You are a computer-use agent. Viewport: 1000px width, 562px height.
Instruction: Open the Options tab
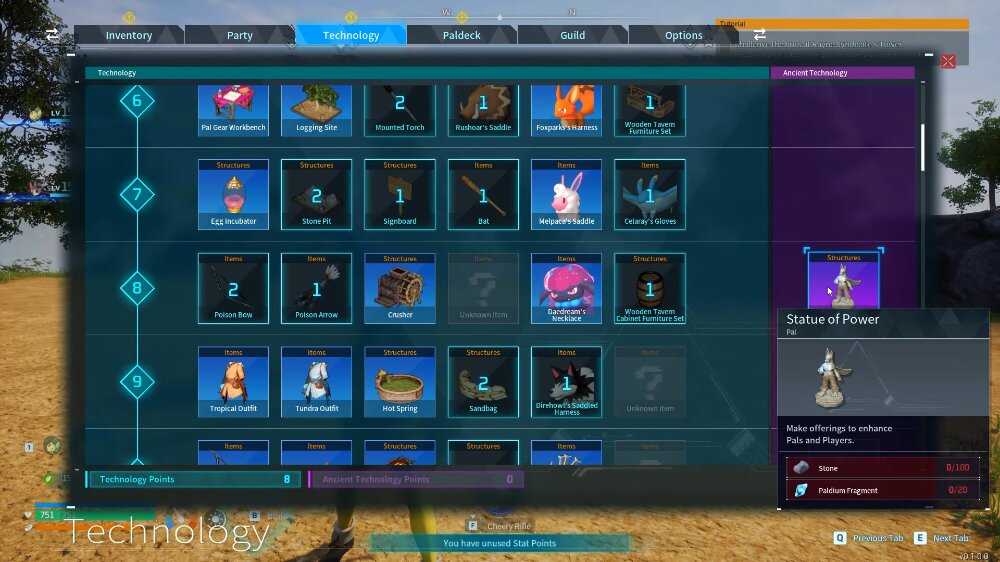coord(684,35)
